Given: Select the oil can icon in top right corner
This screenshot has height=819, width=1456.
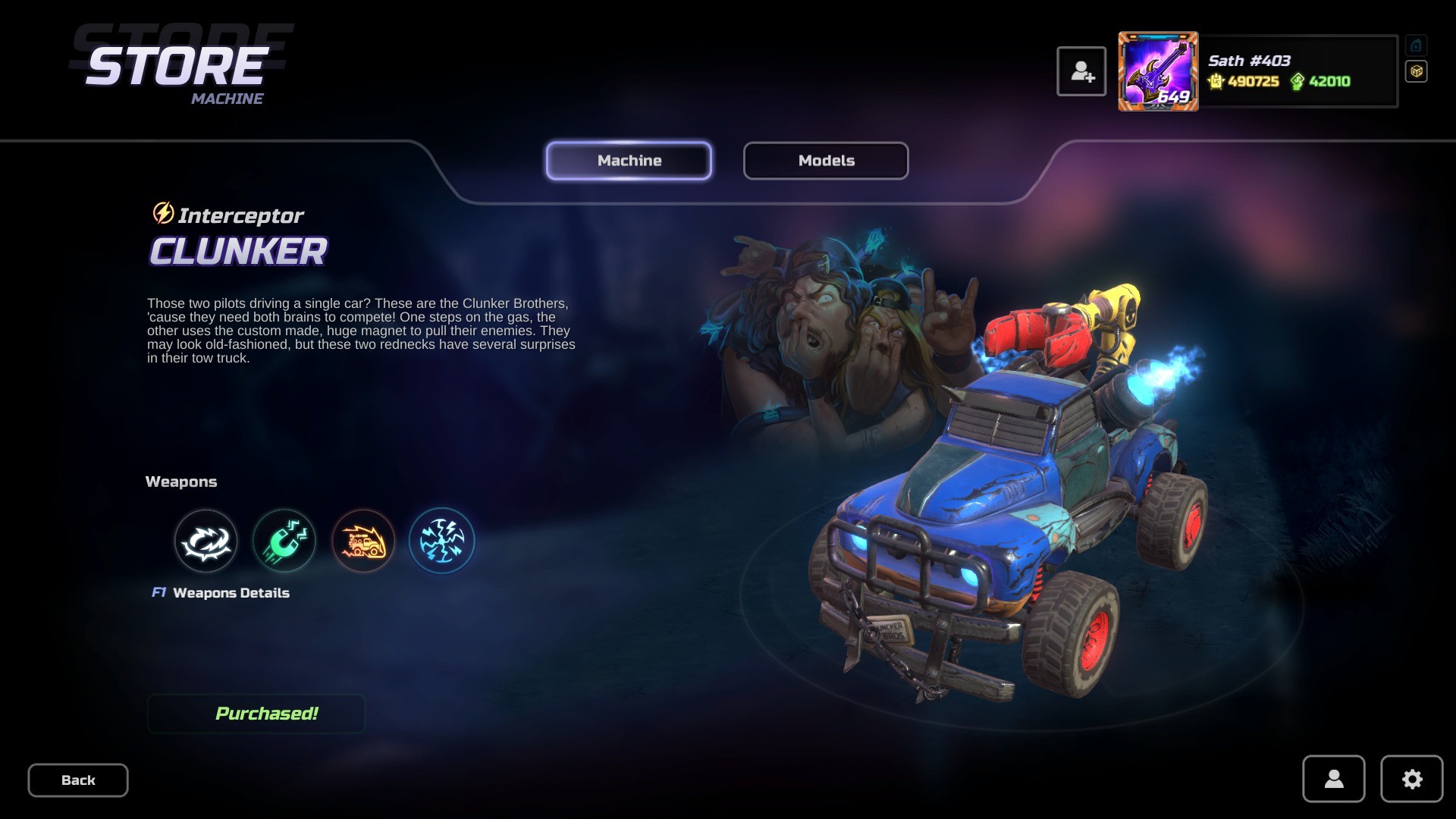Looking at the screenshot, I should click(1417, 45).
